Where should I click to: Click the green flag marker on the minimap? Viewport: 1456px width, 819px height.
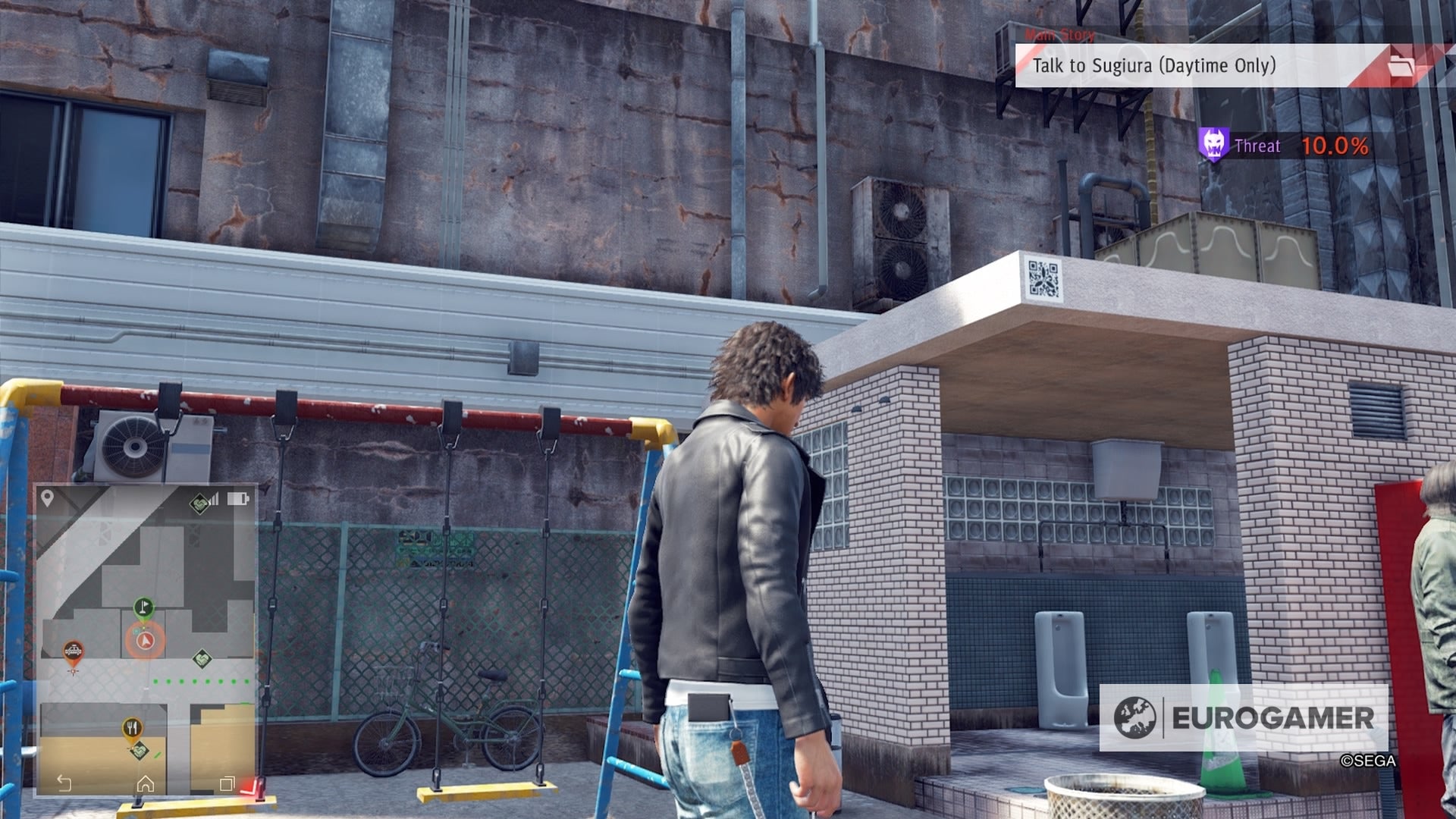pos(143,607)
